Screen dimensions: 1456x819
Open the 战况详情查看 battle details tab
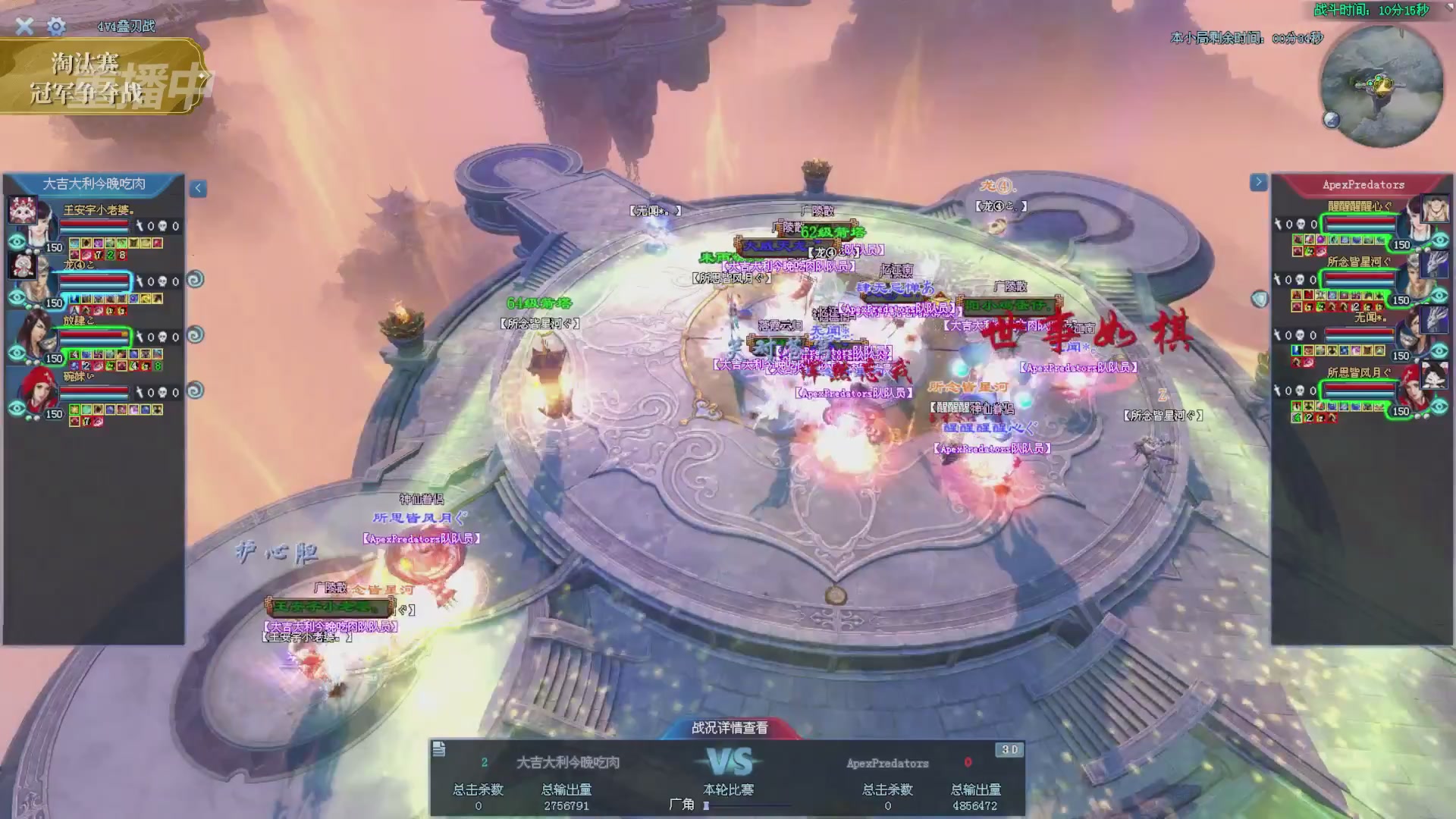[730, 728]
